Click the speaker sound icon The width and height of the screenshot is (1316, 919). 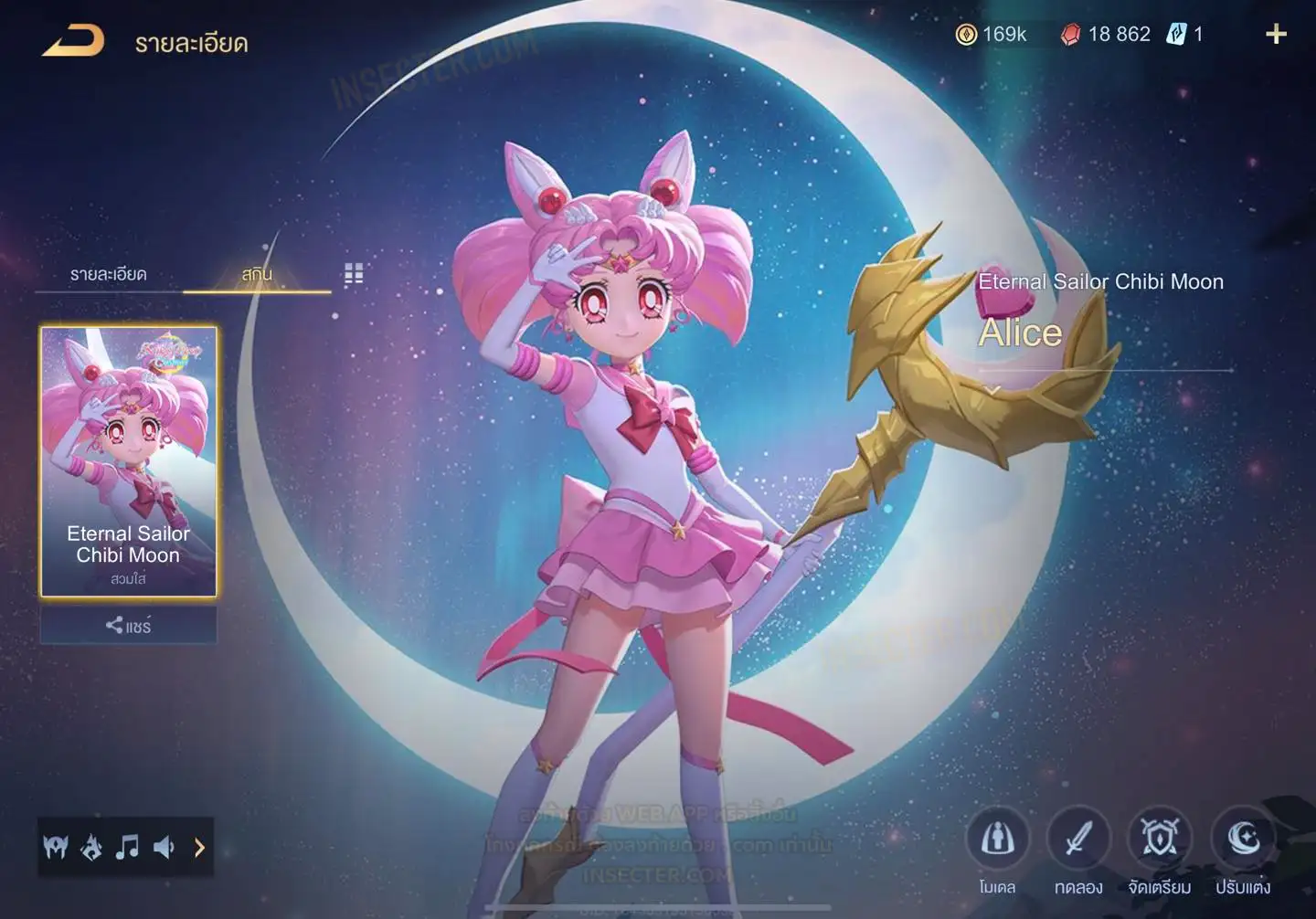click(164, 848)
